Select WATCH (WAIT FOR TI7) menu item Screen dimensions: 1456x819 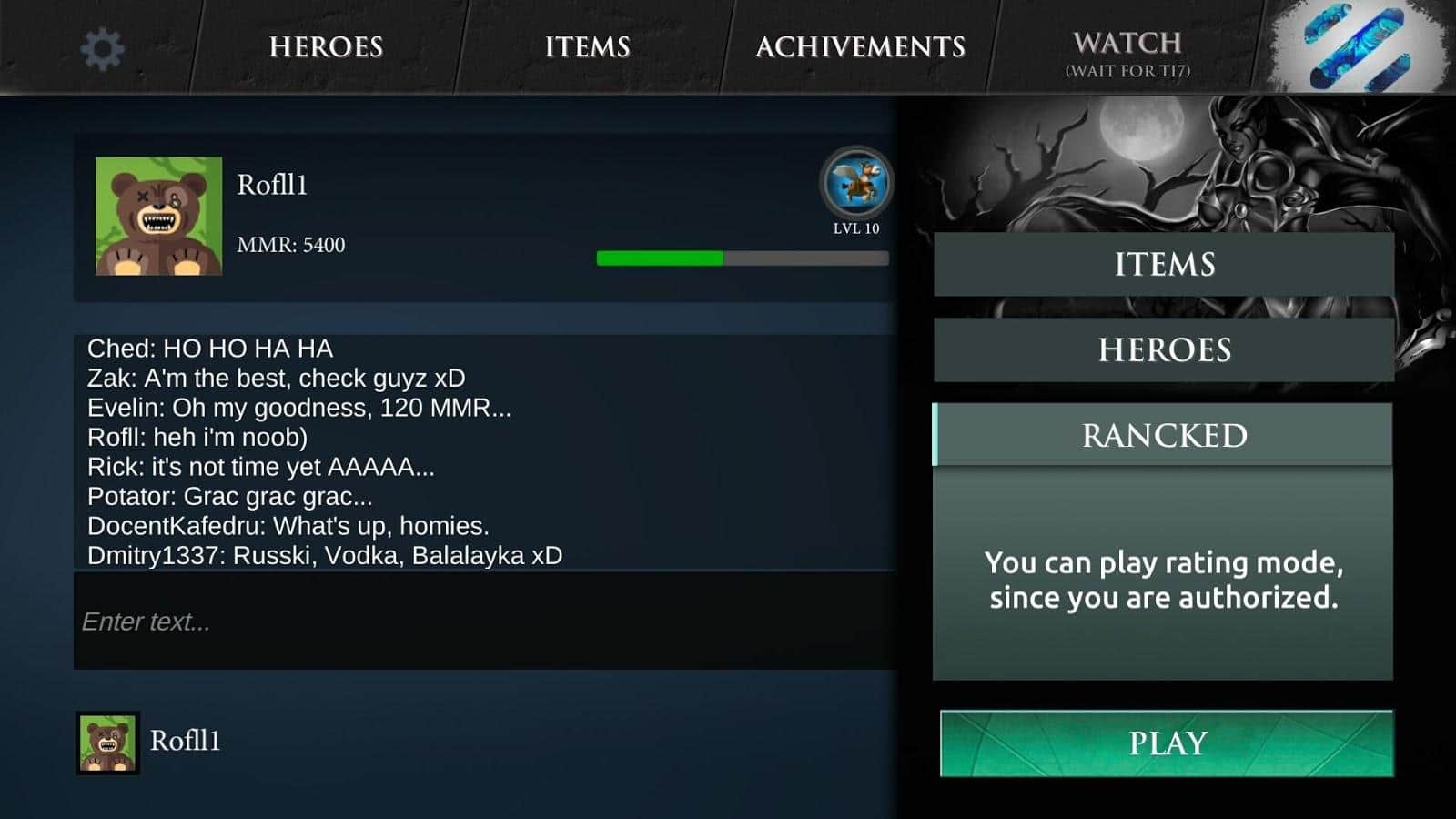click(x=1128, y=53)
